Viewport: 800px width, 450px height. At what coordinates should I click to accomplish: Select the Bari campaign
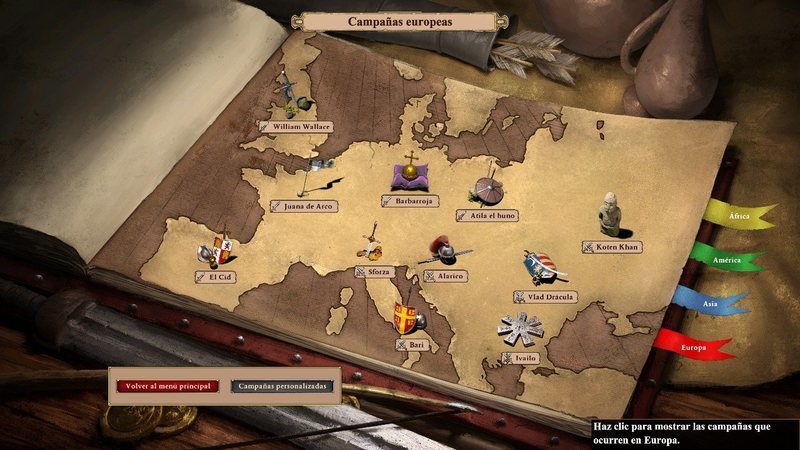(x=411, y=345)
